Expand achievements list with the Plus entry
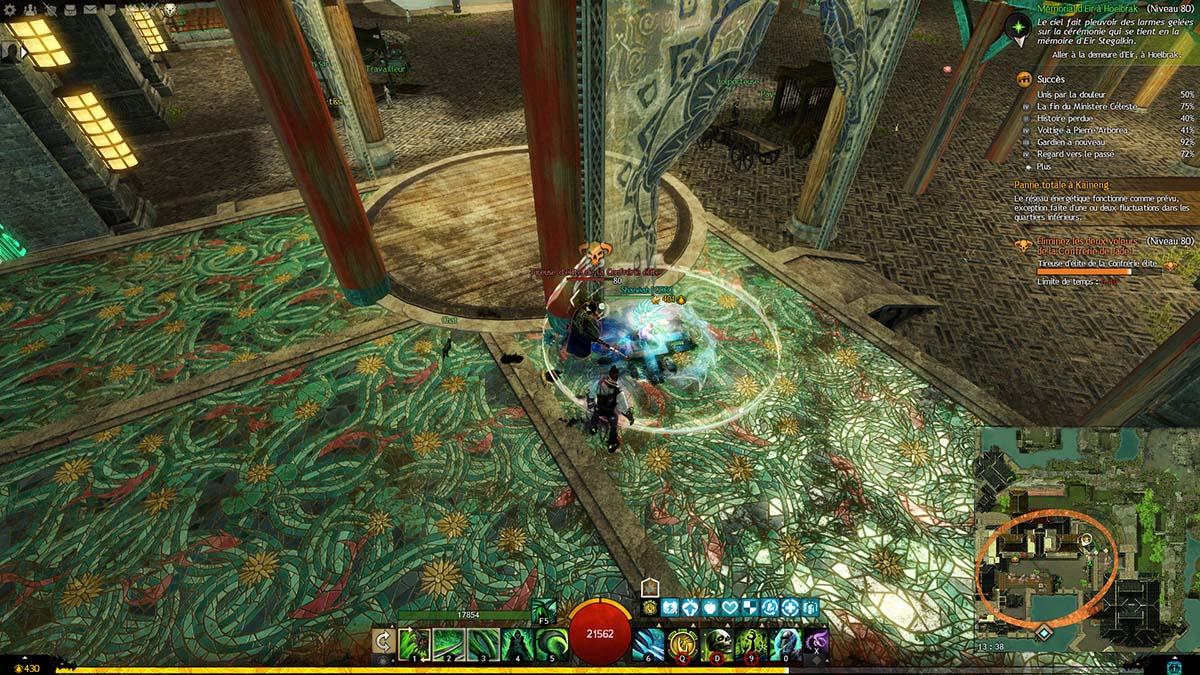The height and width of the screenshot is (675, 1200). point(1044,167)
